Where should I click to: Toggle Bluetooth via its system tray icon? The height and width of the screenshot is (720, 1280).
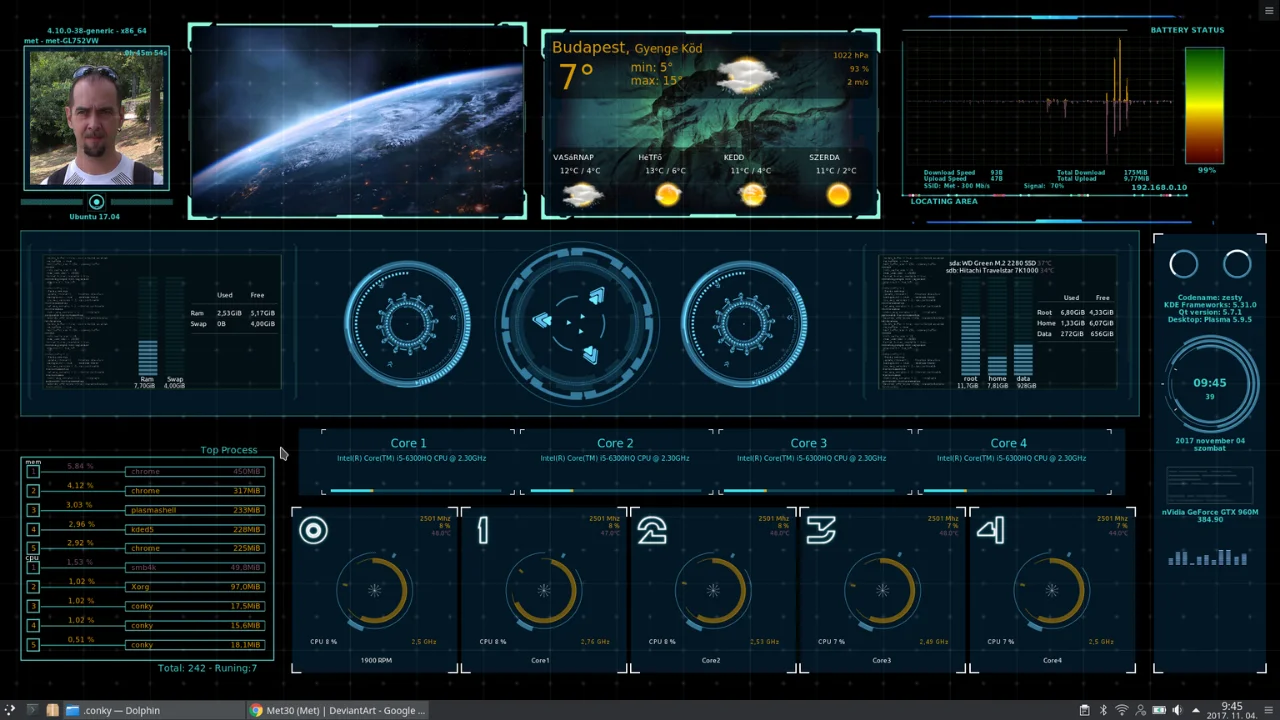[1103, 710]
